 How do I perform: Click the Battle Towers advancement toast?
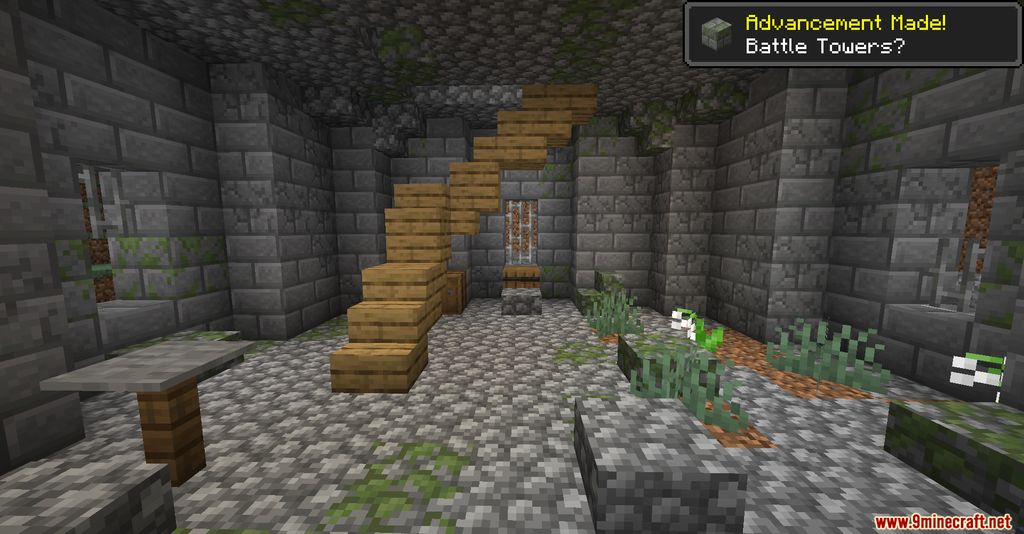[853, 33]
